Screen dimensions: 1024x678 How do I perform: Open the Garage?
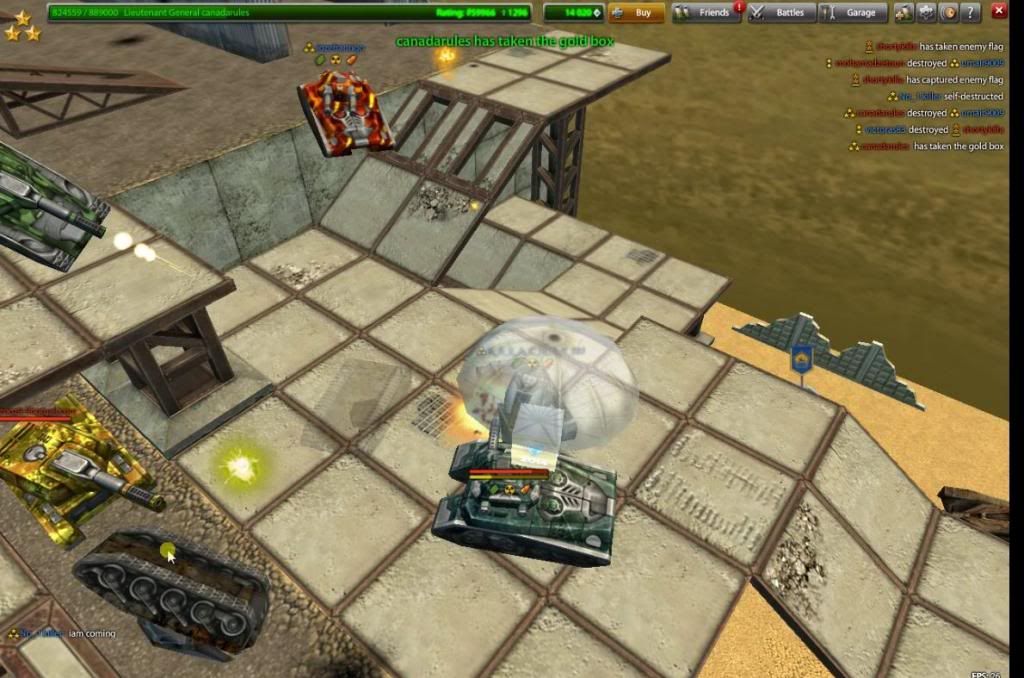click(x=852, y=13)
